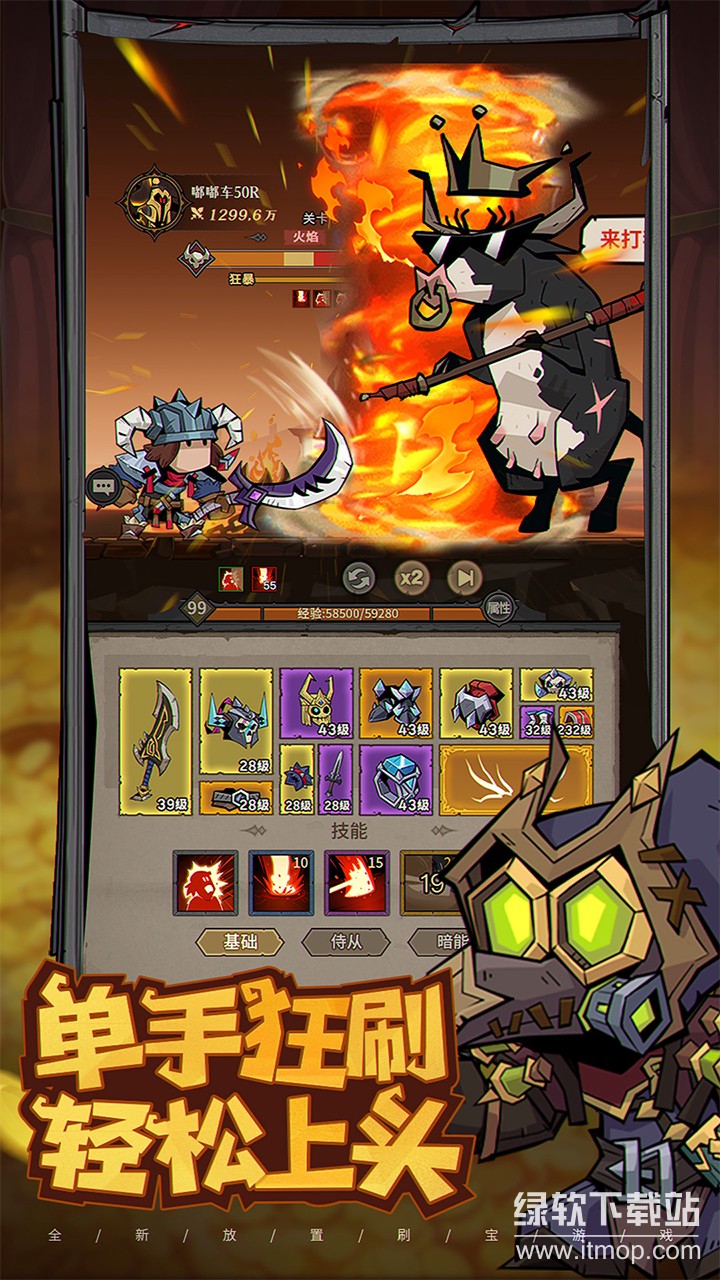The height and width of the screenshot is (1280, 720).
Task: Select the level 28 spiked skull helmet
Action: (236, 721)
